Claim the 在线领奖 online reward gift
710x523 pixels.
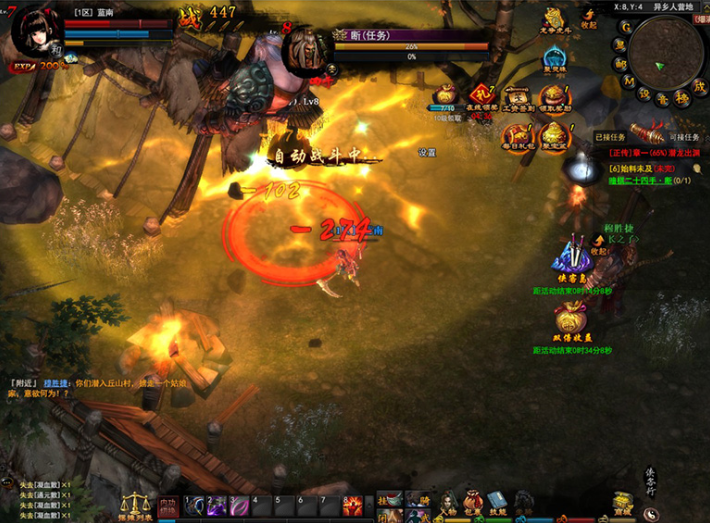pyautogui.click(x=483, y=96)
